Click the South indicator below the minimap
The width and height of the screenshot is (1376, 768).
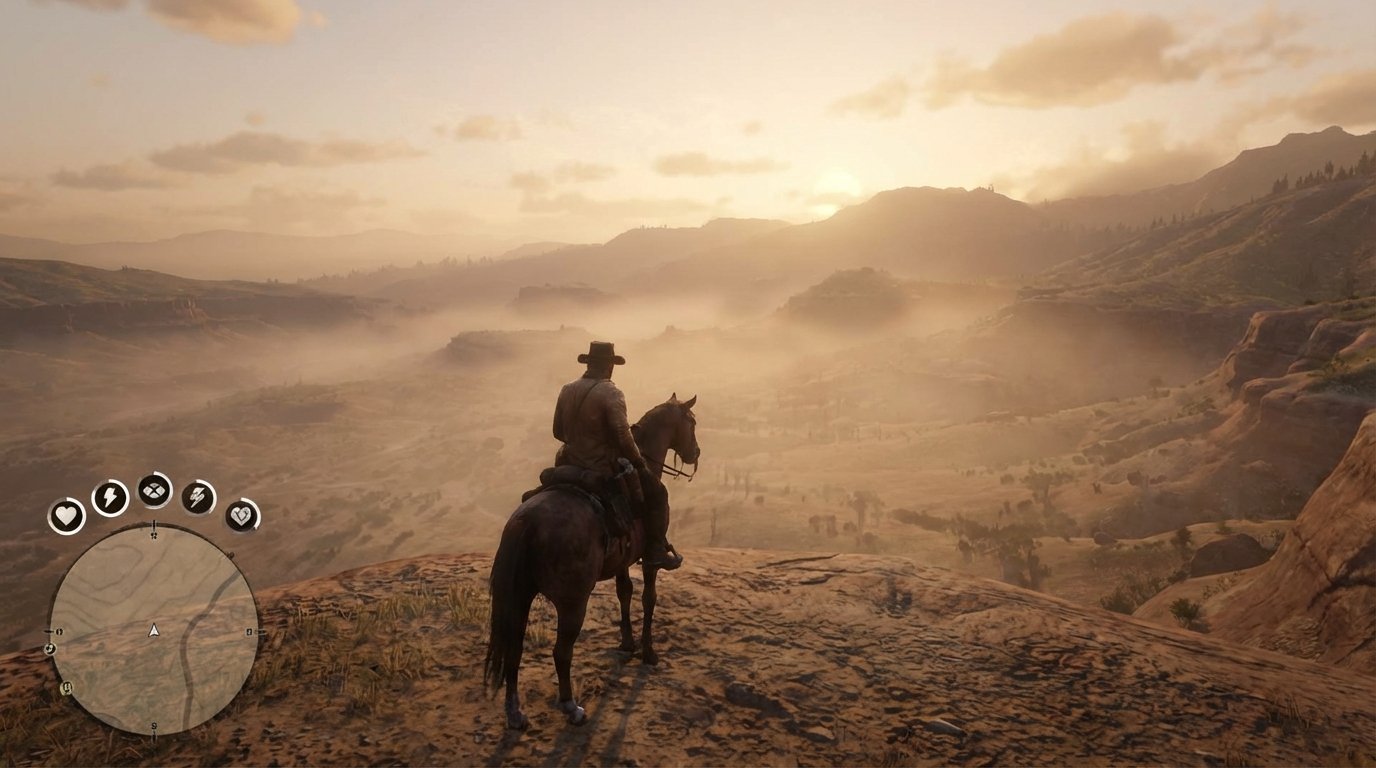[152, 727]
